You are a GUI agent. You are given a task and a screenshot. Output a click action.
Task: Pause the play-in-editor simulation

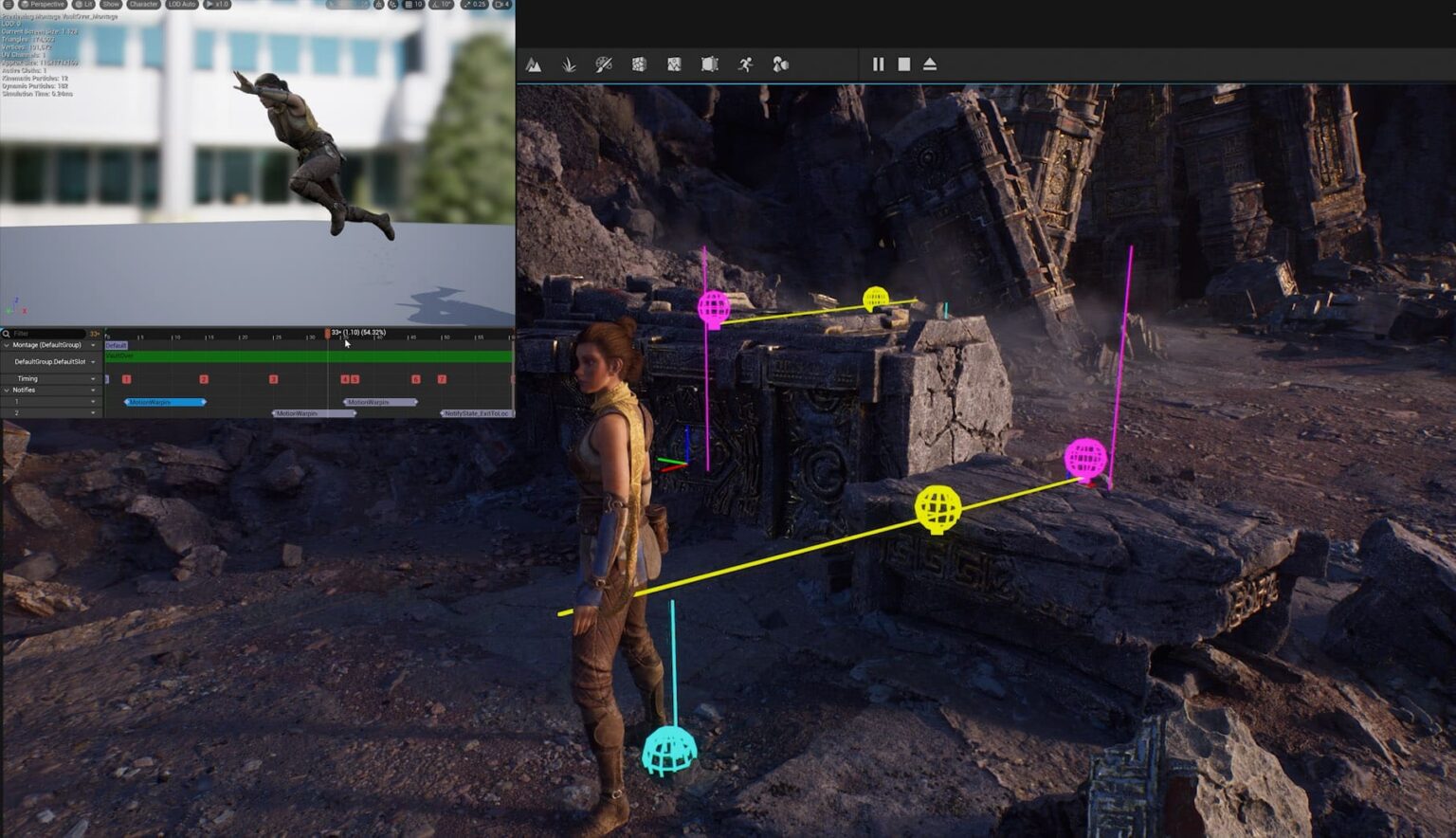point(878,64)
